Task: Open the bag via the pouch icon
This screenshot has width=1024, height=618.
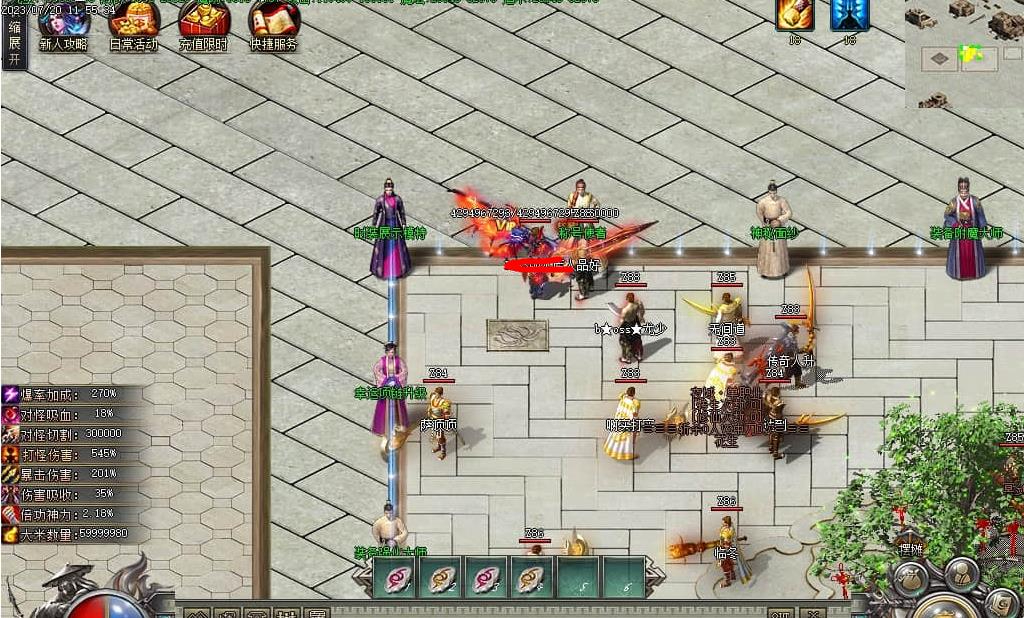Action: coord(910,579)
